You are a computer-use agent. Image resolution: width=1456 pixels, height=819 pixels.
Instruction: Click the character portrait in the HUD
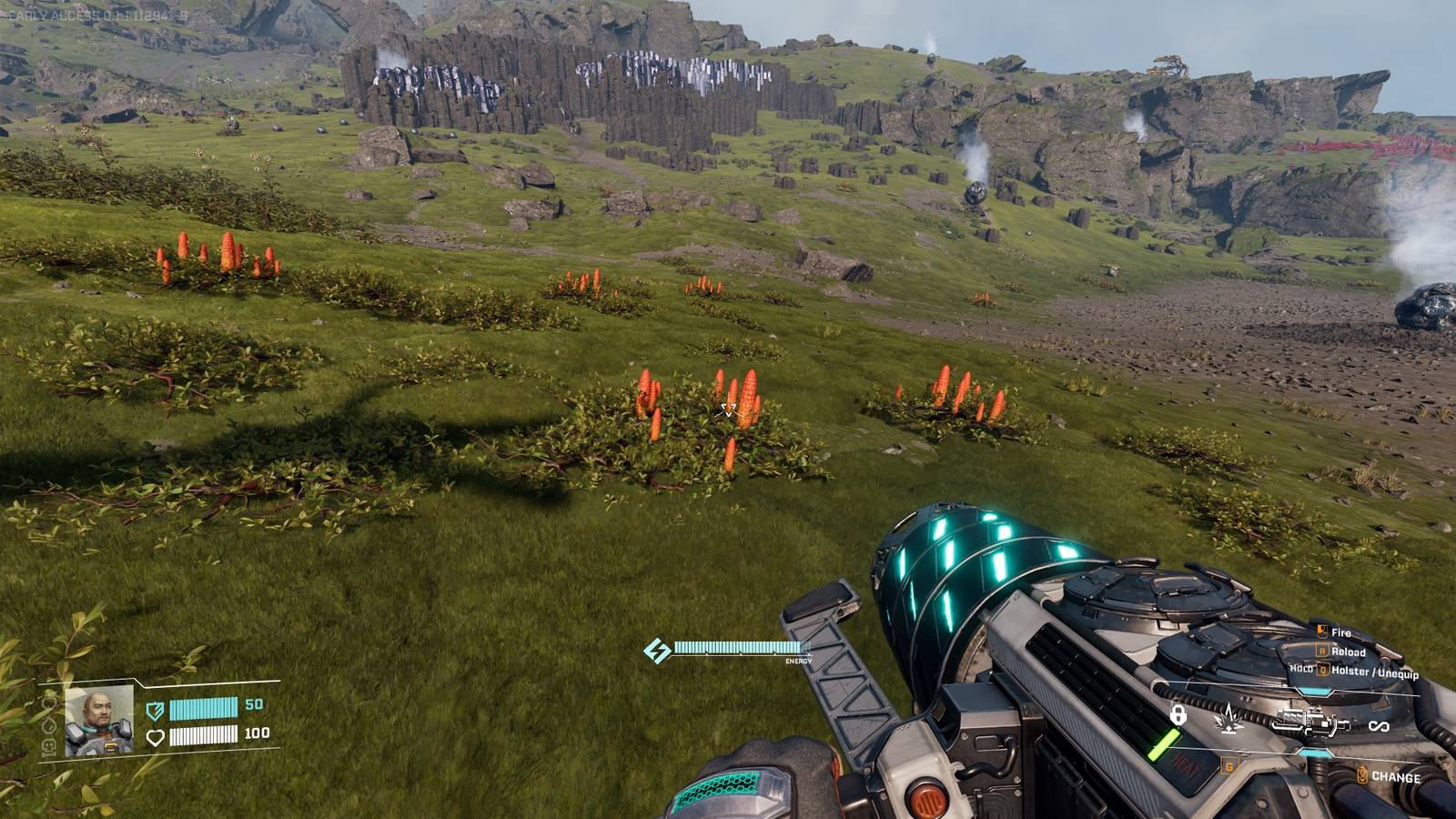point(99,720)
